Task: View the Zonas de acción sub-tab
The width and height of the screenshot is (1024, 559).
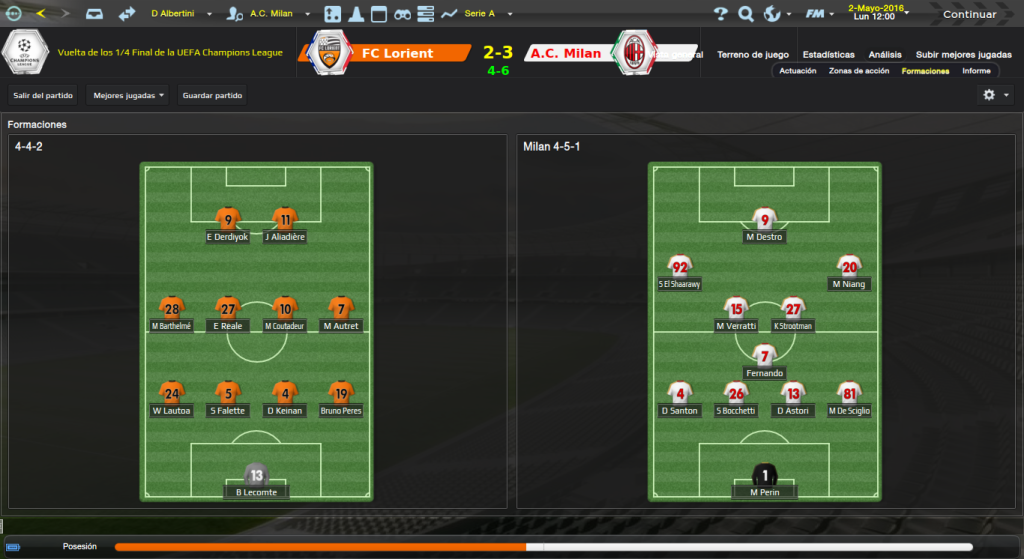Action: click(858, 71)
